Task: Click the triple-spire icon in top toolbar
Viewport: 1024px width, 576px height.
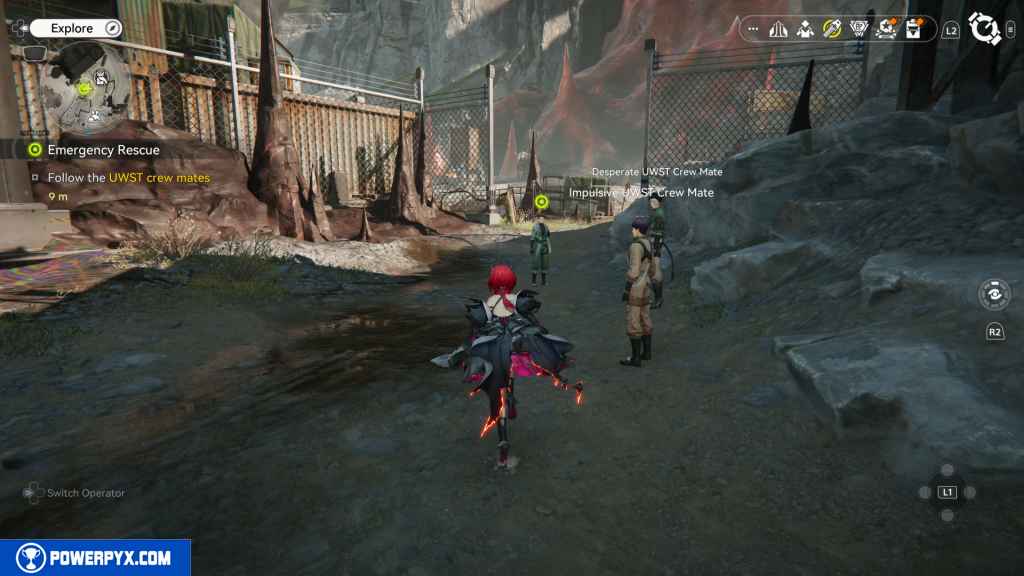Action: point(779,29)
